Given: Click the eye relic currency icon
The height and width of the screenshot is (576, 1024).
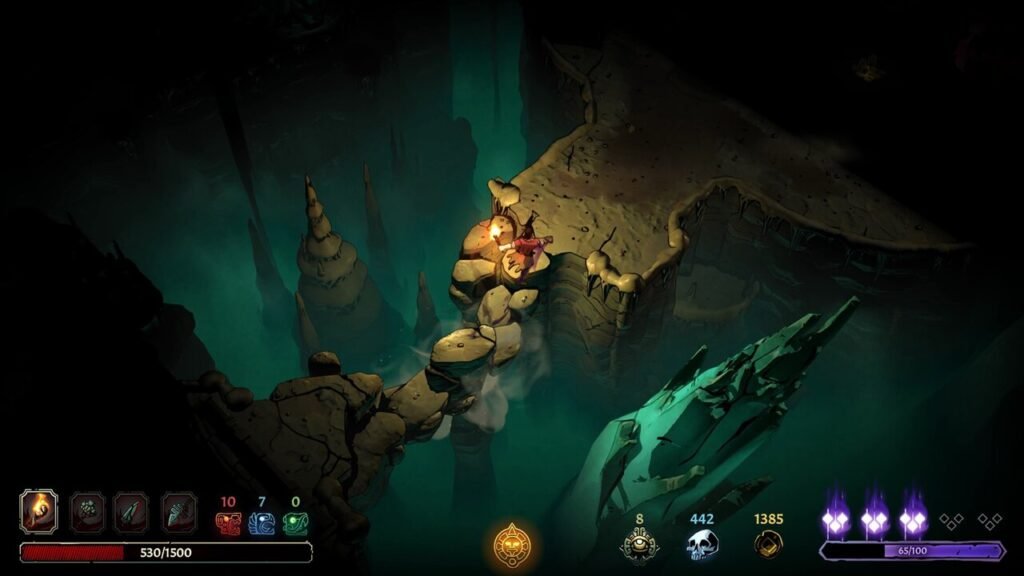Looking at the screenshot, I should 638,545.
